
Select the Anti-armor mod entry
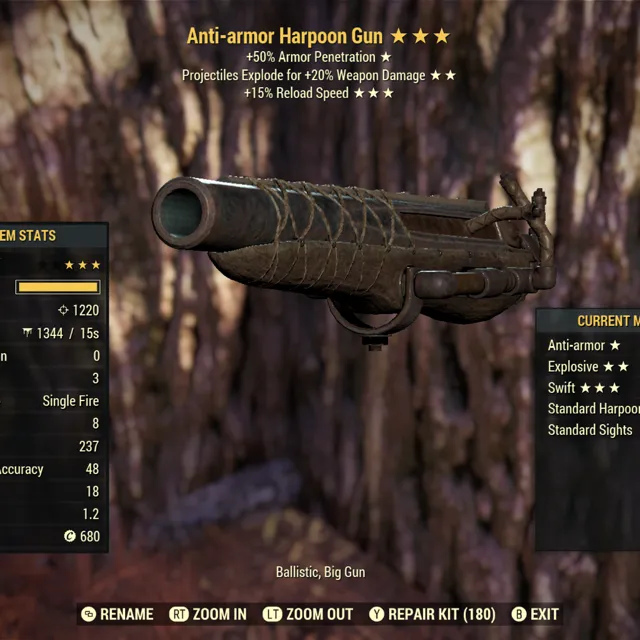coord(584,345)
